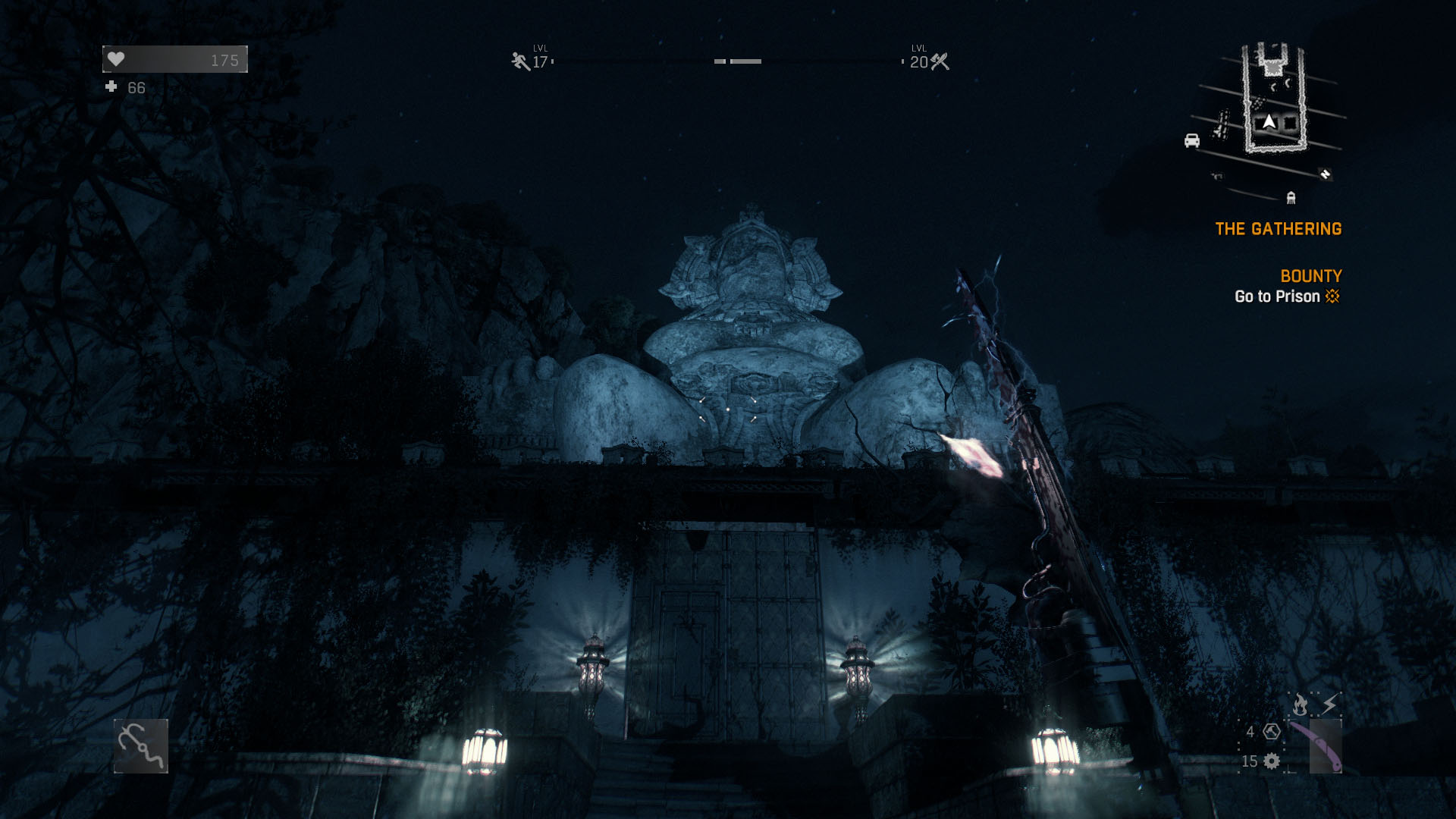
Task: Click the gear parts icon
Action: pos(1272,761)
